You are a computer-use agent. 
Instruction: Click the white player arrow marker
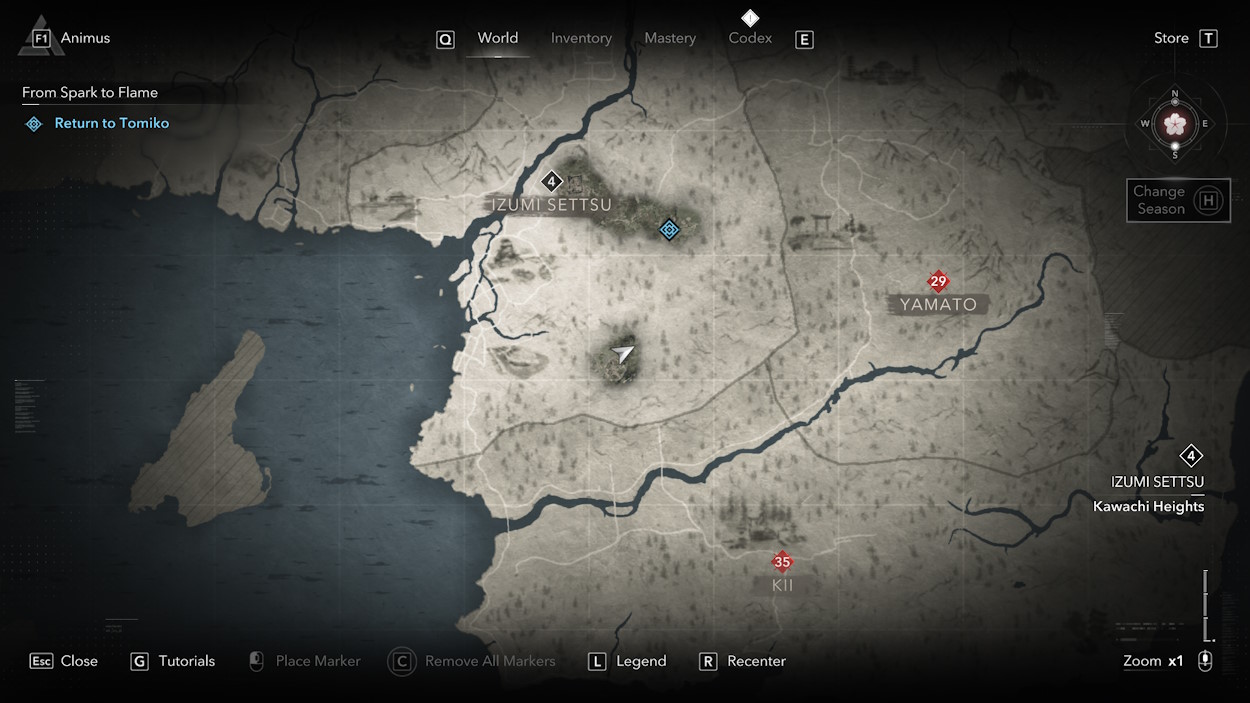click(x=623, y=353)
